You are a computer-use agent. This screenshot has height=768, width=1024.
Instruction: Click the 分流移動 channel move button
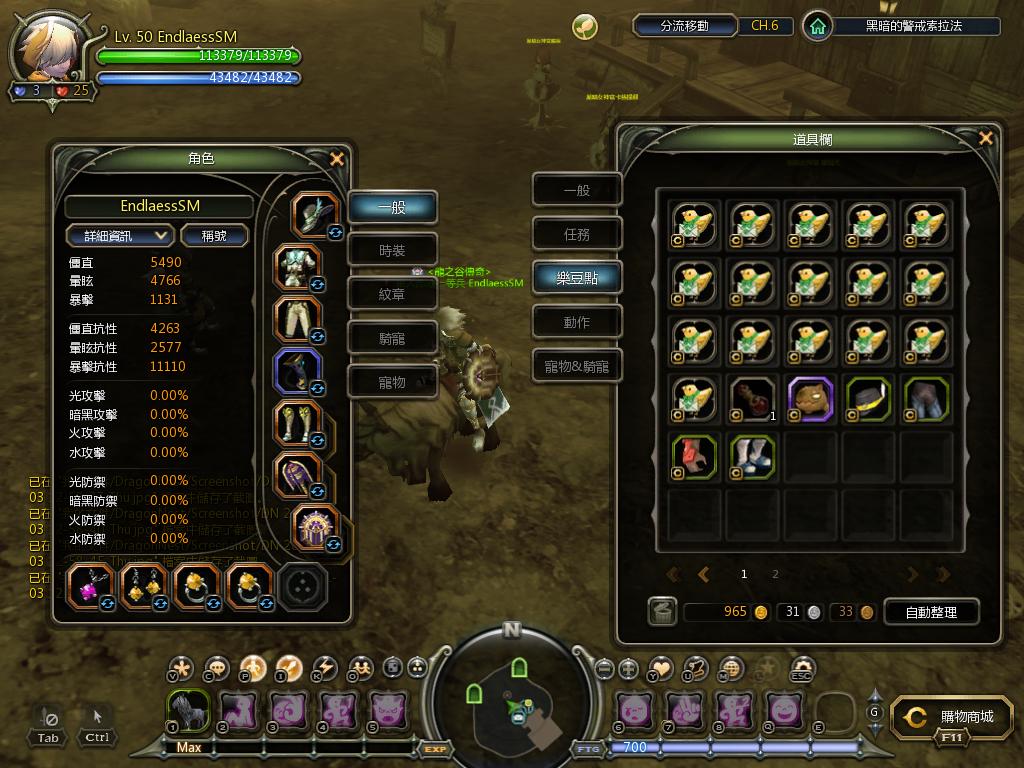685,26
